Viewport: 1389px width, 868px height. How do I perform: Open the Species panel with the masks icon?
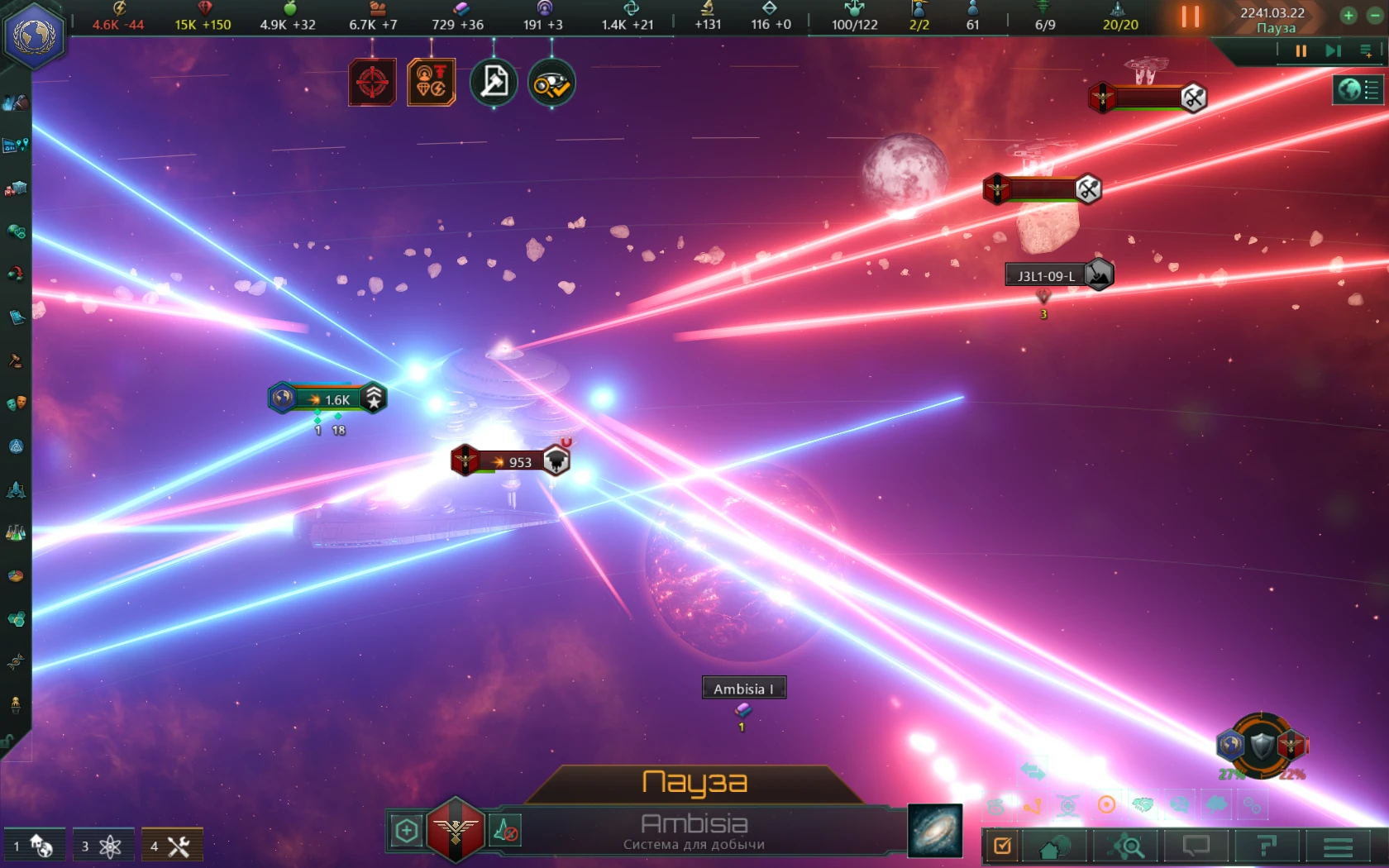pyautogui.click(x=15, y=404)
